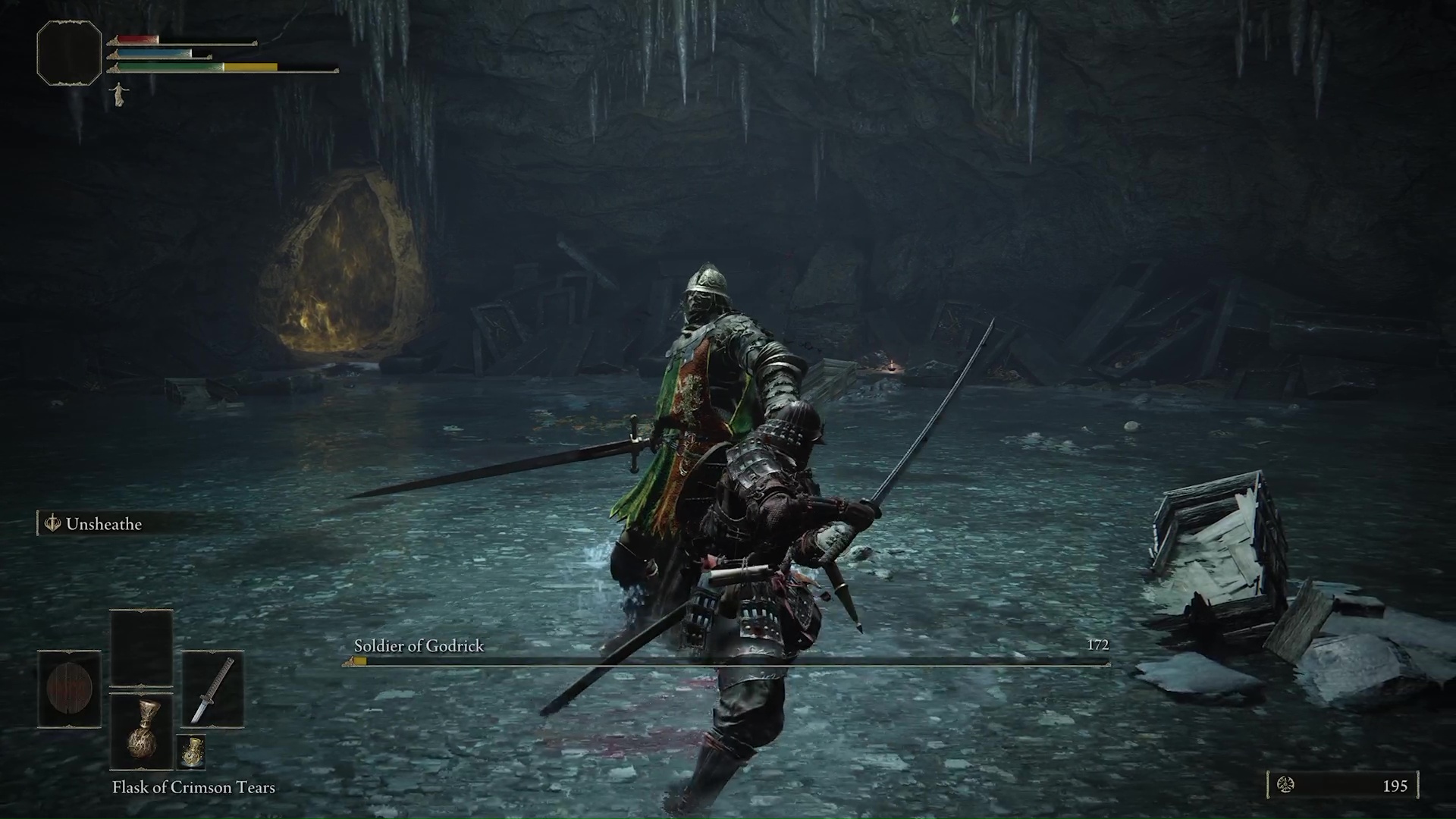Click the small next-item flask icon
Image resolution: width=1456 pixels, height=819 pixels.
click(x=190, y=751)
